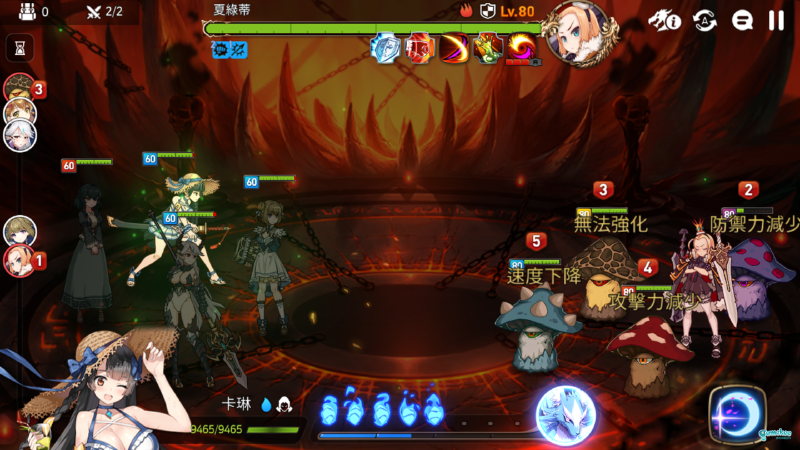Viewport: 800px width, 450px height.
Task: Inspect the green dragon skill icon
Action: coord(488,47)
